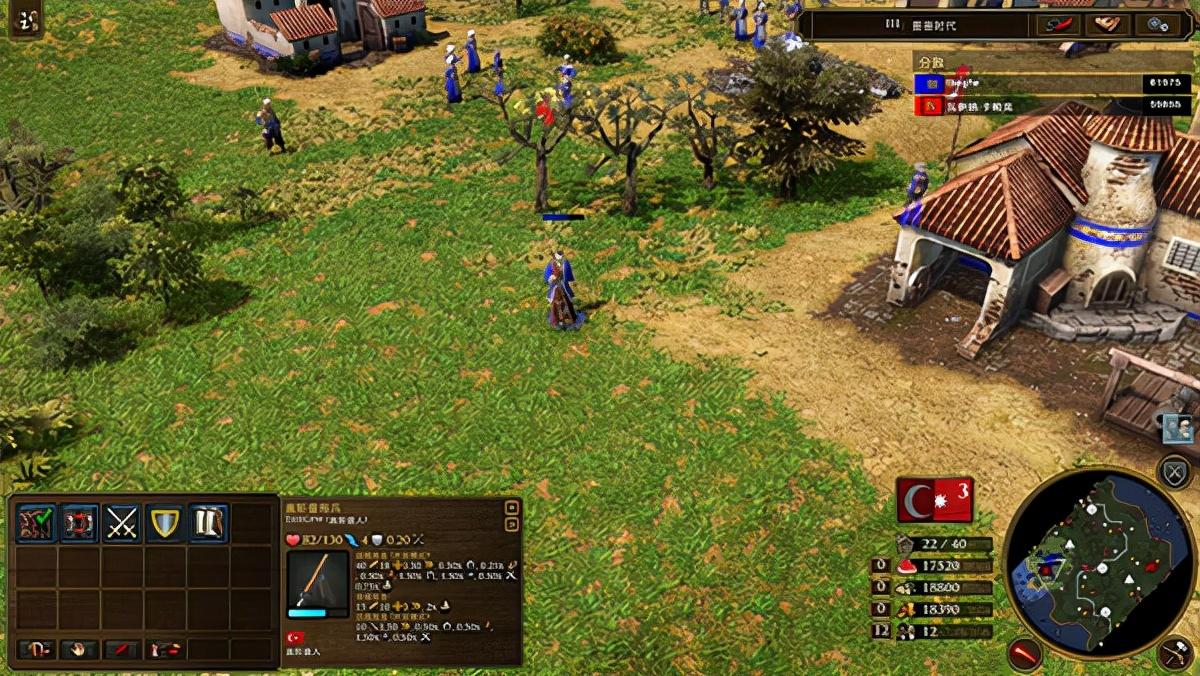Screen dimensions: 1200x676
Task: Select the crossed swords attack command
Action: 122,523
